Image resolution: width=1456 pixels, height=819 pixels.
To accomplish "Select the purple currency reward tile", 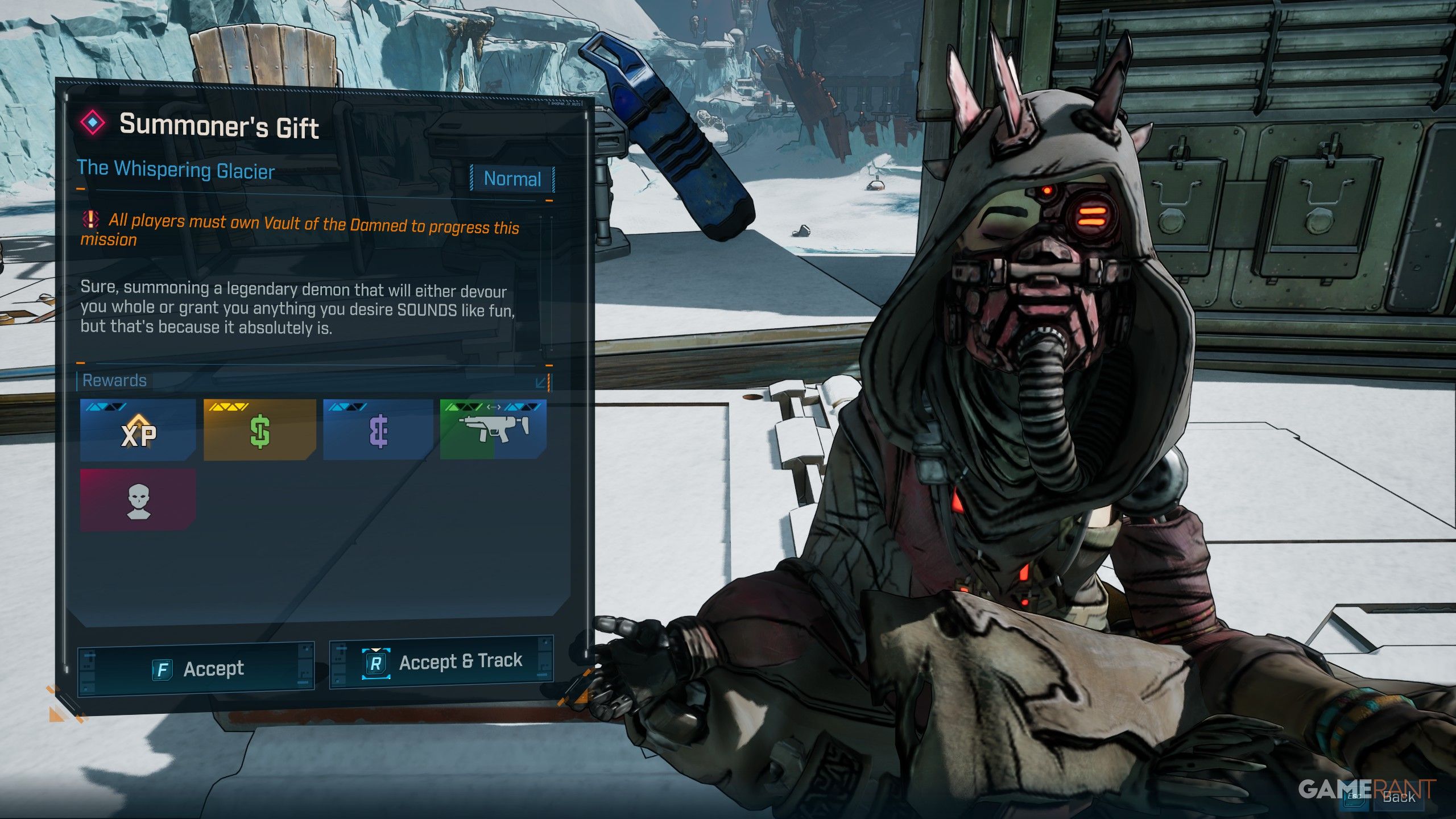I will (x=378, y=431).
